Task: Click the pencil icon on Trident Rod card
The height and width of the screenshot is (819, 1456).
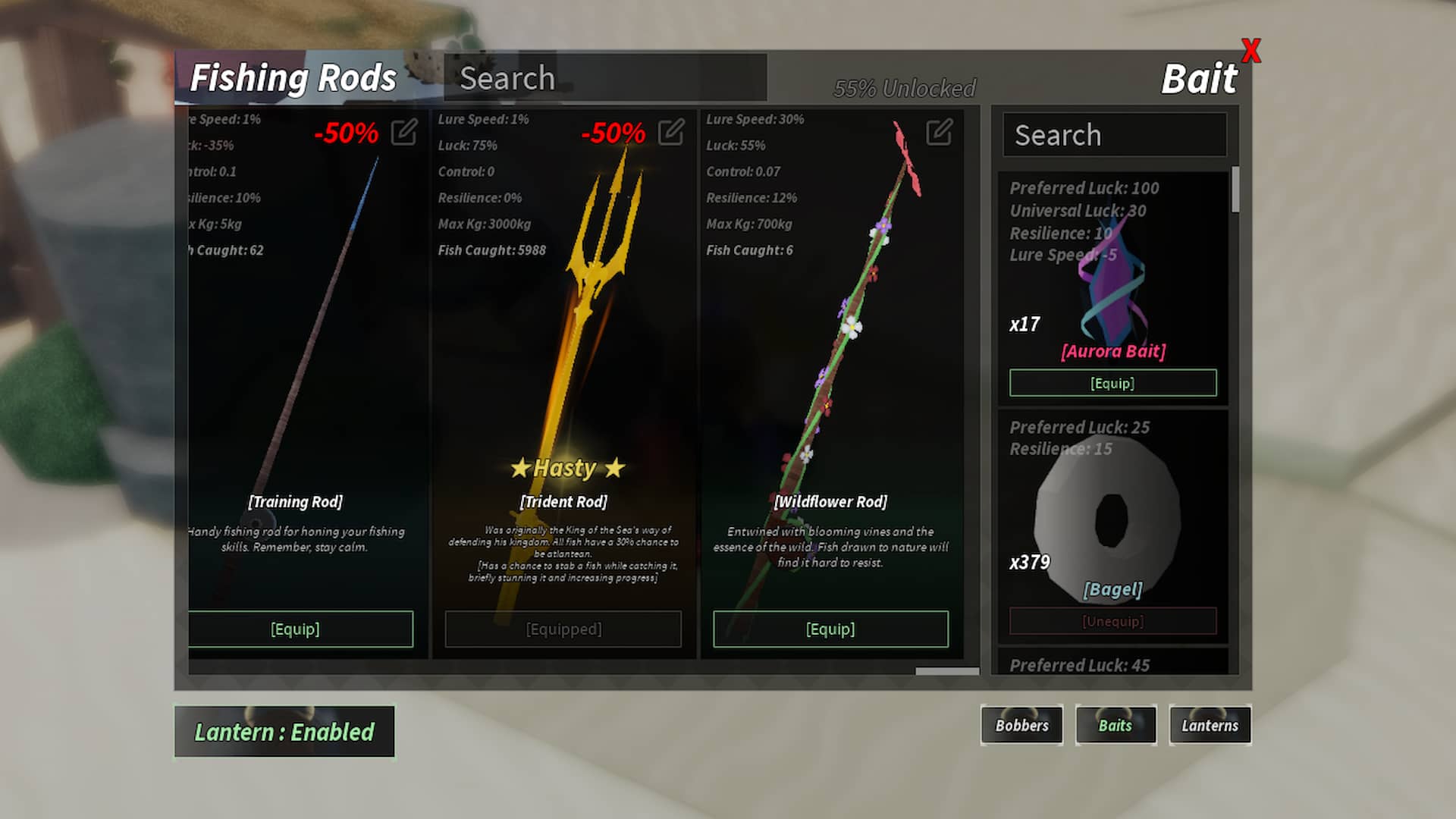Action: point(670,132)
